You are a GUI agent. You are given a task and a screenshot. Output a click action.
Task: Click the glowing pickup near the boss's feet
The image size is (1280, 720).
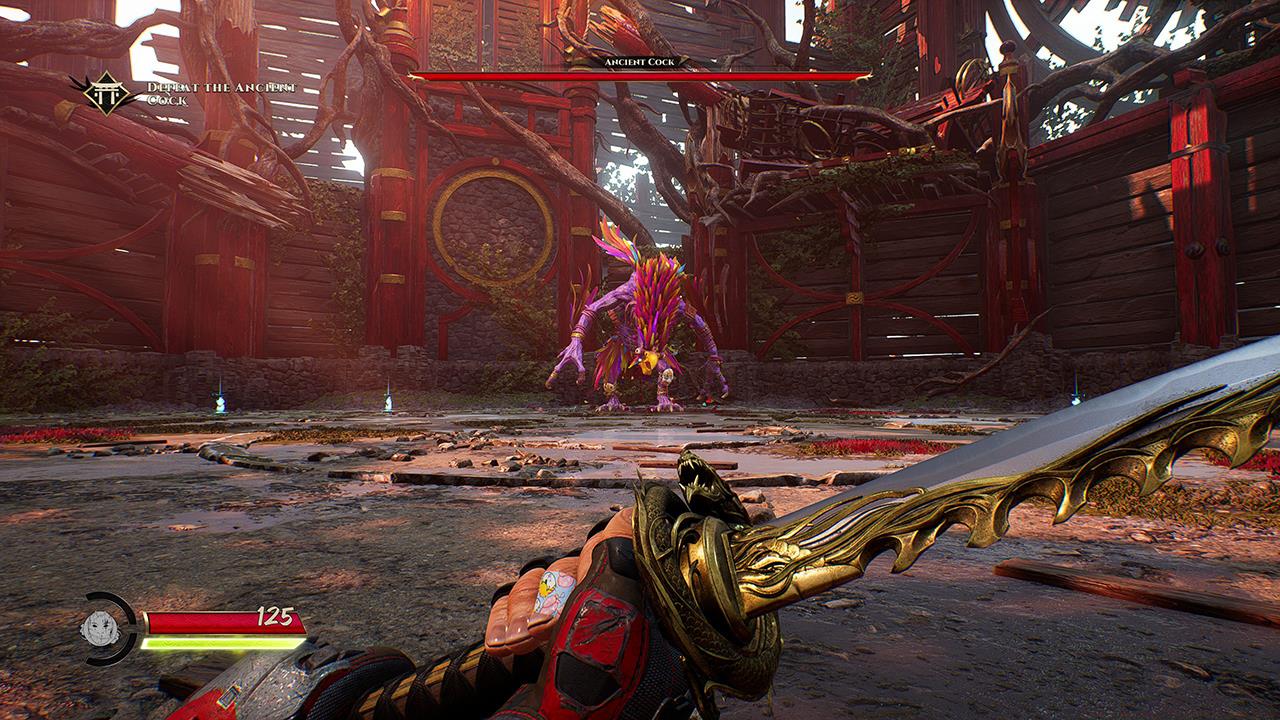point(704,404)
